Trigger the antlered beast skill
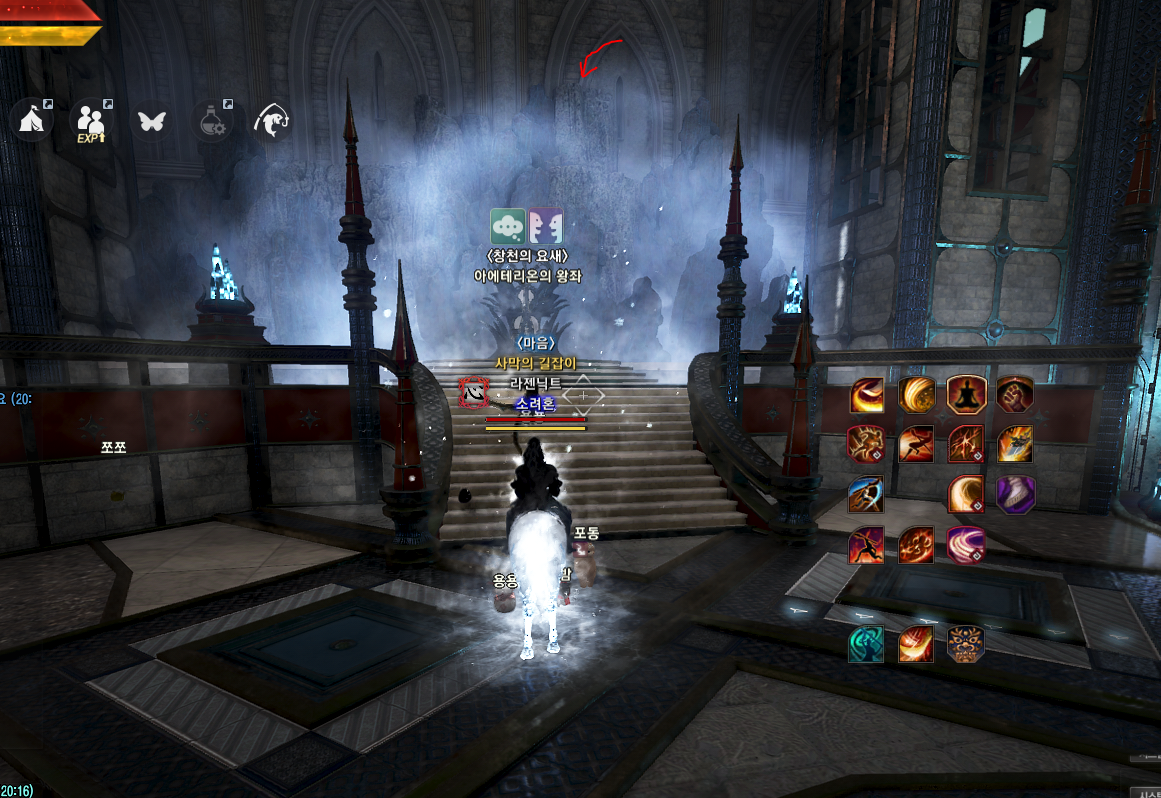The width and height of the screenshot is (1161, 798). [x=866, y=443]
